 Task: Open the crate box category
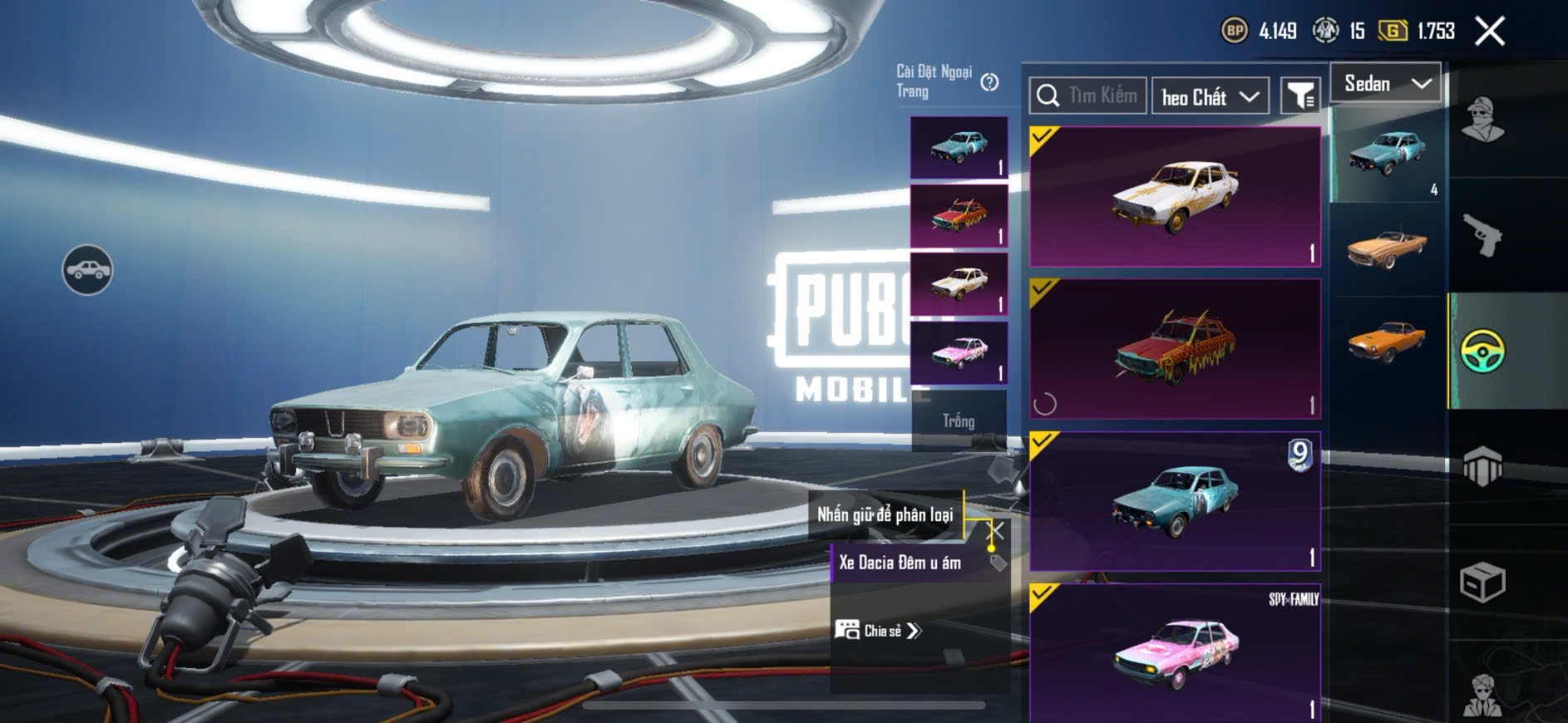coord(1482,583)
